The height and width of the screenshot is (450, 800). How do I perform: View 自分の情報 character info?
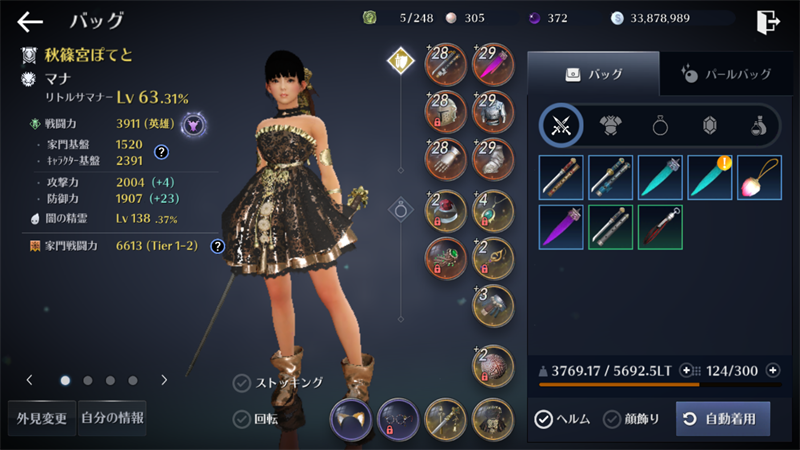coord(112,418)
